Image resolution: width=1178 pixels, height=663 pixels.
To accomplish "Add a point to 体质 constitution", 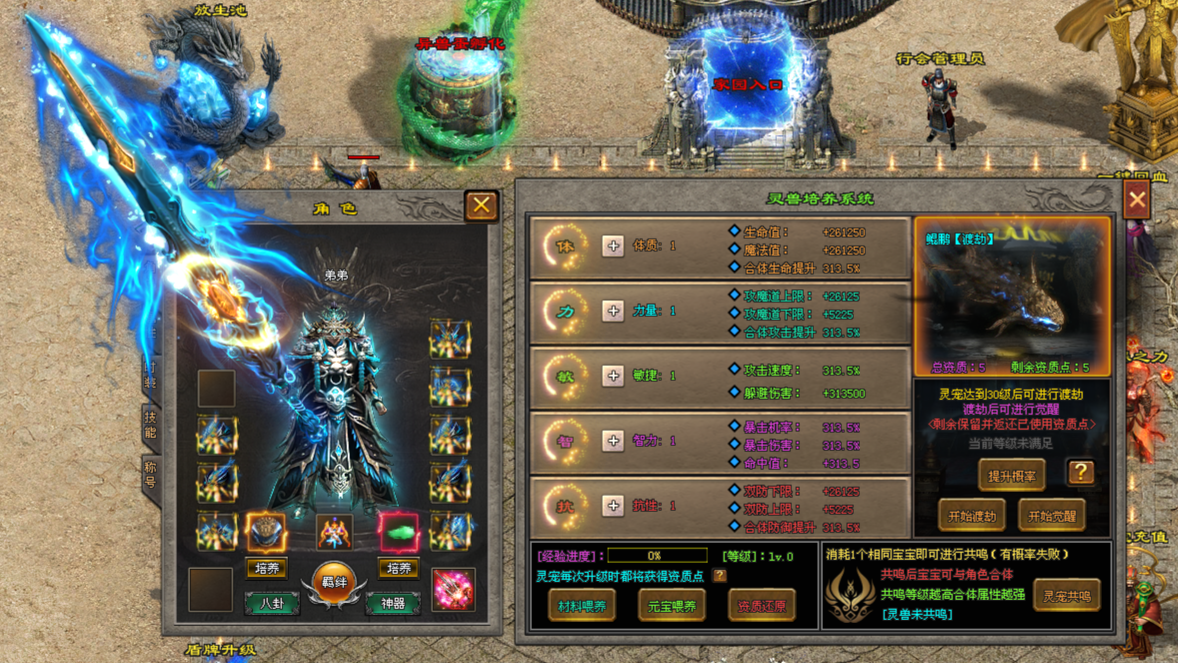I will 613,246.
